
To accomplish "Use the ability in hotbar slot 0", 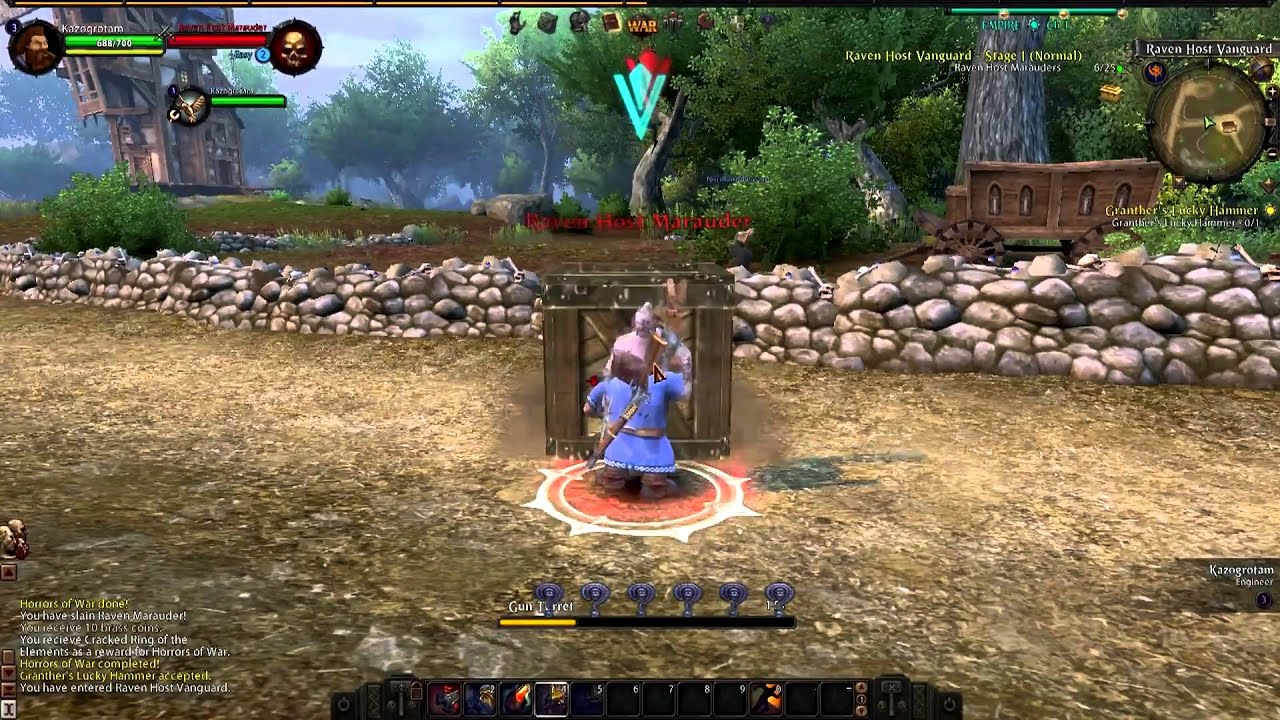I will coord(767,699).
